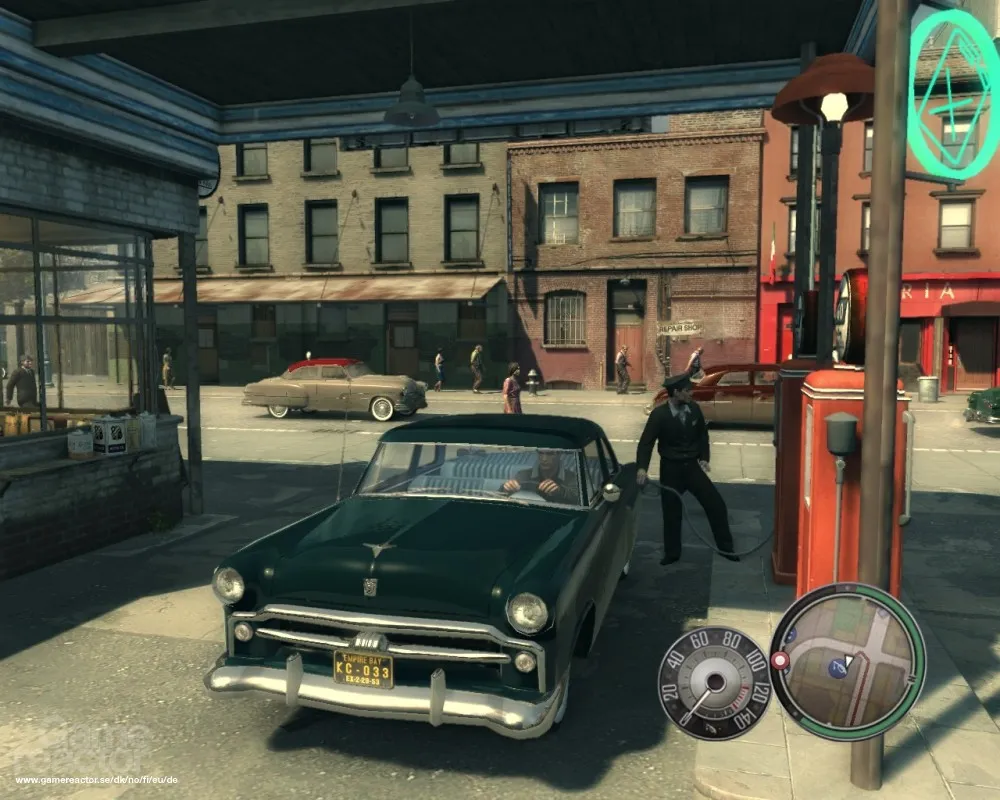Click the white player arrow on minimap
This screenshot has width=1000, height=800.
[x=849, y=661]
